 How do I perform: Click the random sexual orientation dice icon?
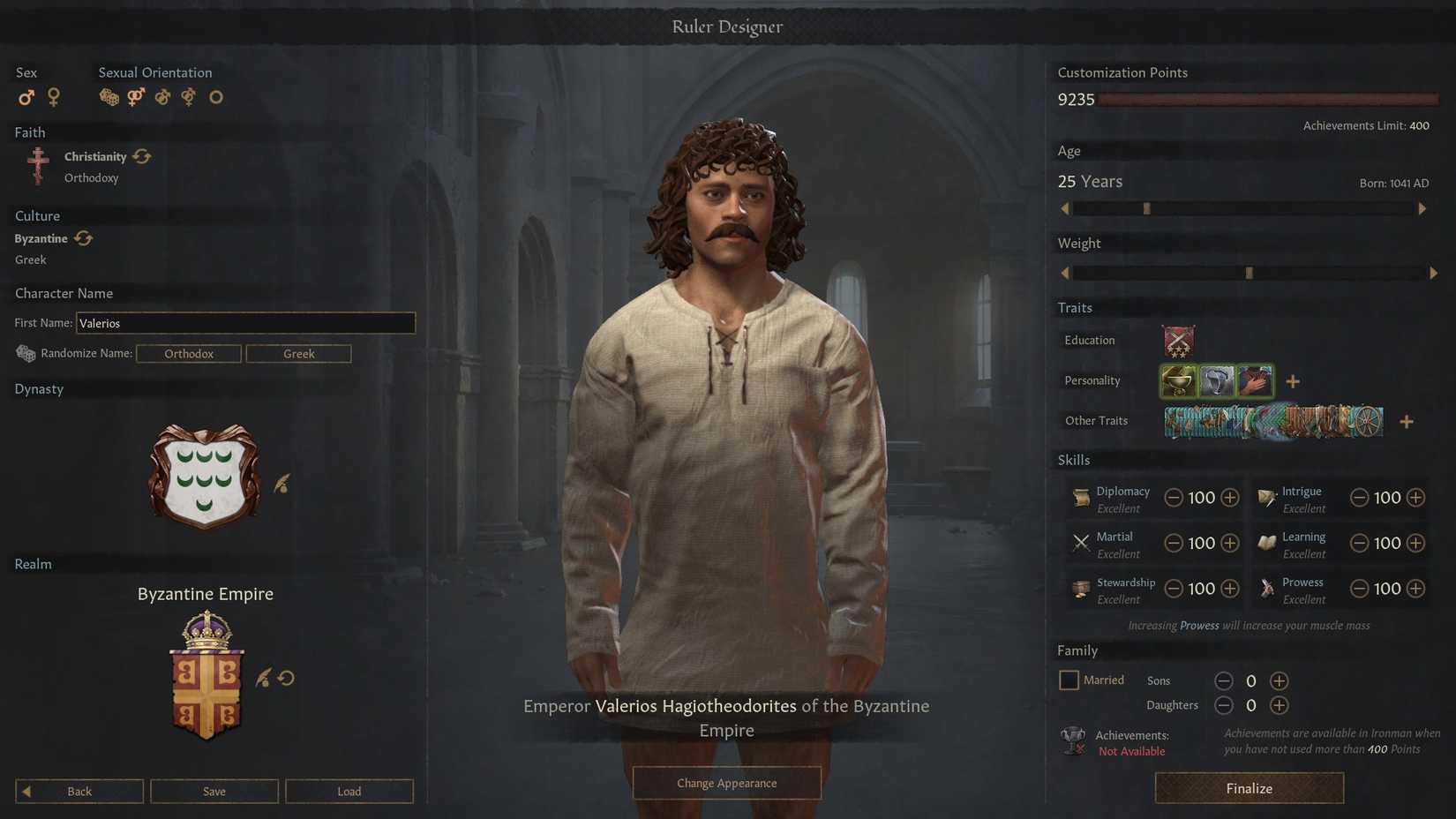[x=108, y=97]
